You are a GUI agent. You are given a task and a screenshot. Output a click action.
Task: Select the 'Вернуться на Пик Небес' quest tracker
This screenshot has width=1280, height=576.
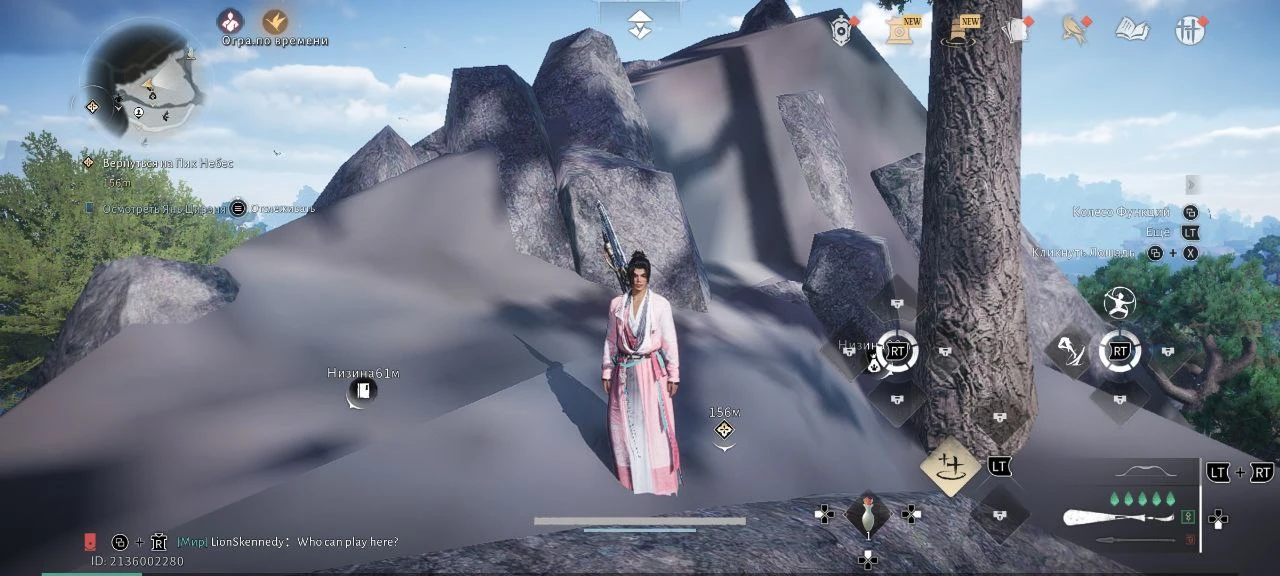point(167,163)
